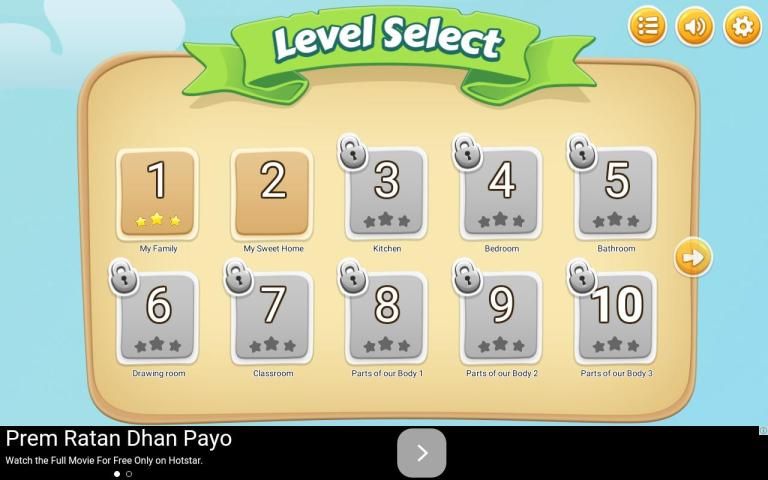Go to next page of levels

(692, 257)
